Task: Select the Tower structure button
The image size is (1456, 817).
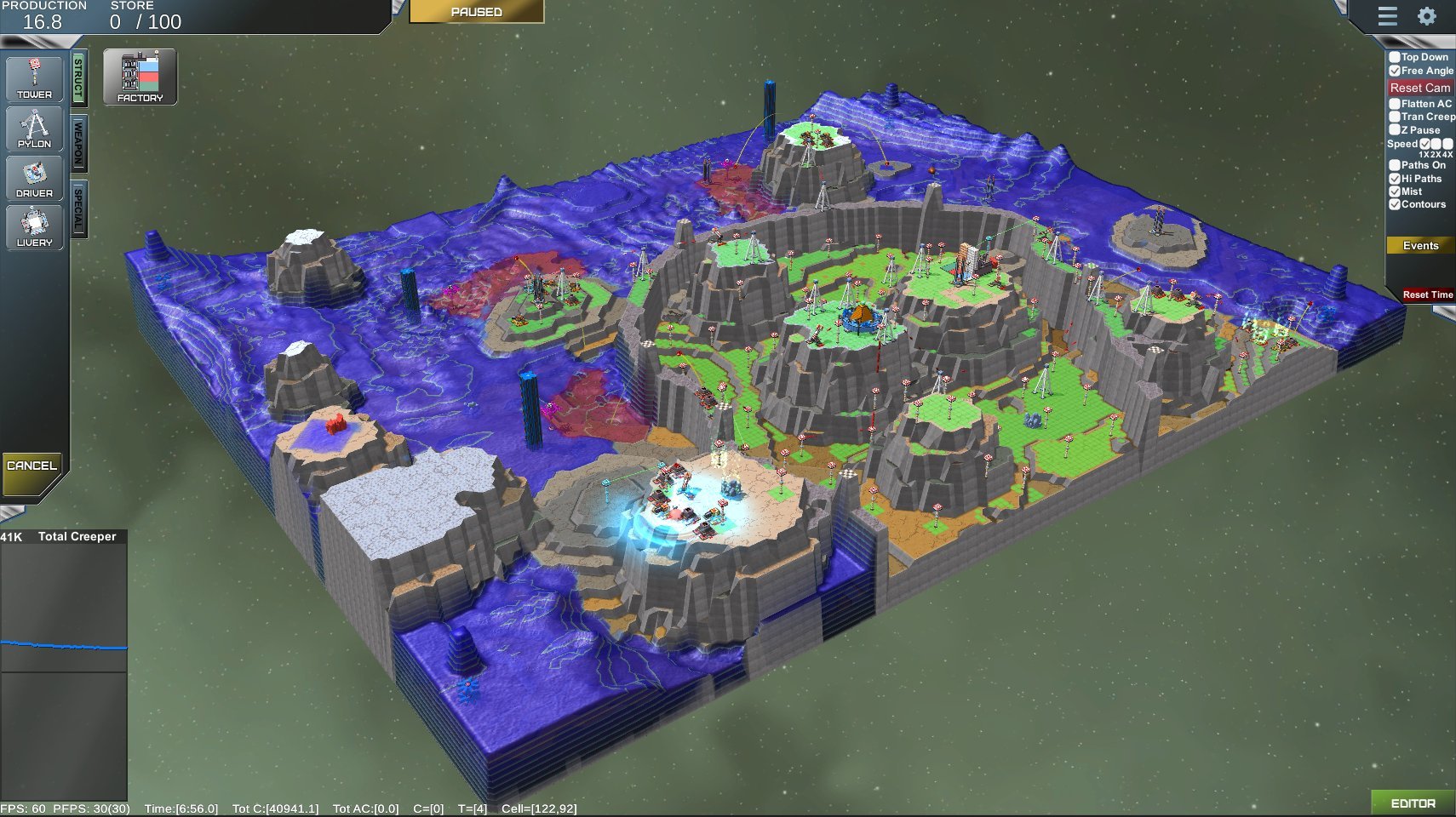Action: coord(34,79)
